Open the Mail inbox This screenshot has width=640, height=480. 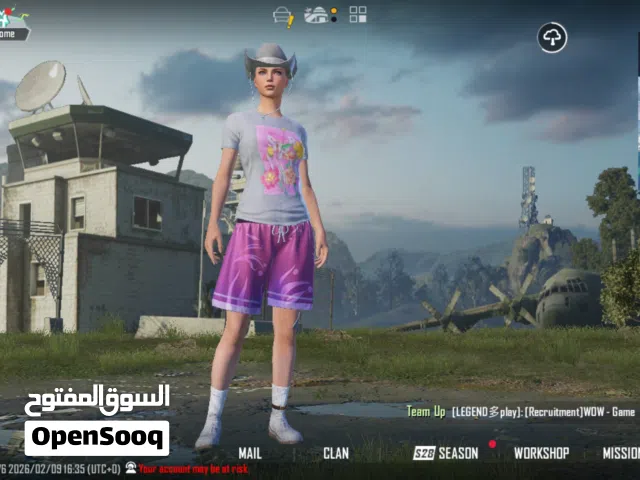tap(250, 453)
